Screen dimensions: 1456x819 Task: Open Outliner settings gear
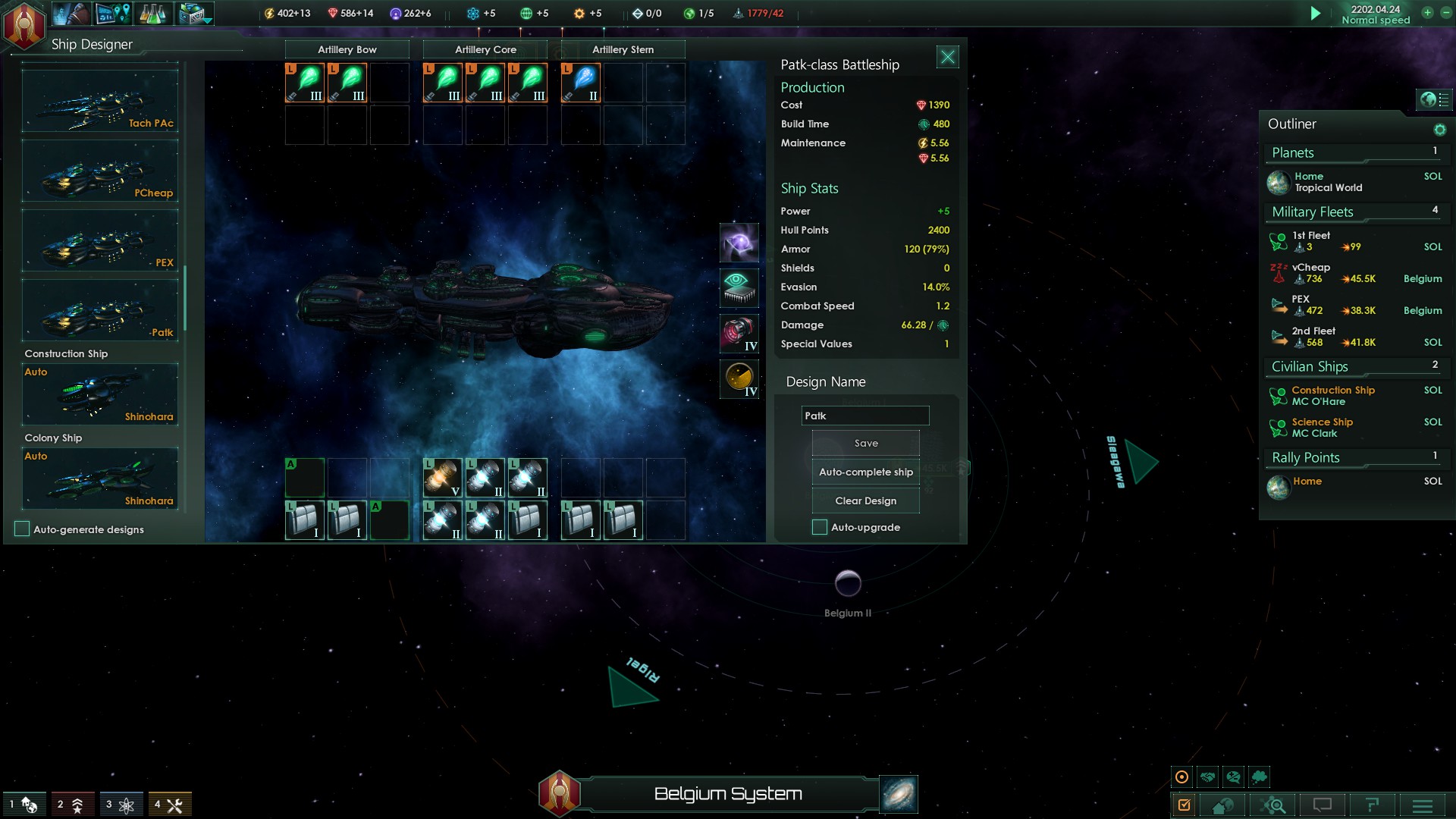[1439, 130]
